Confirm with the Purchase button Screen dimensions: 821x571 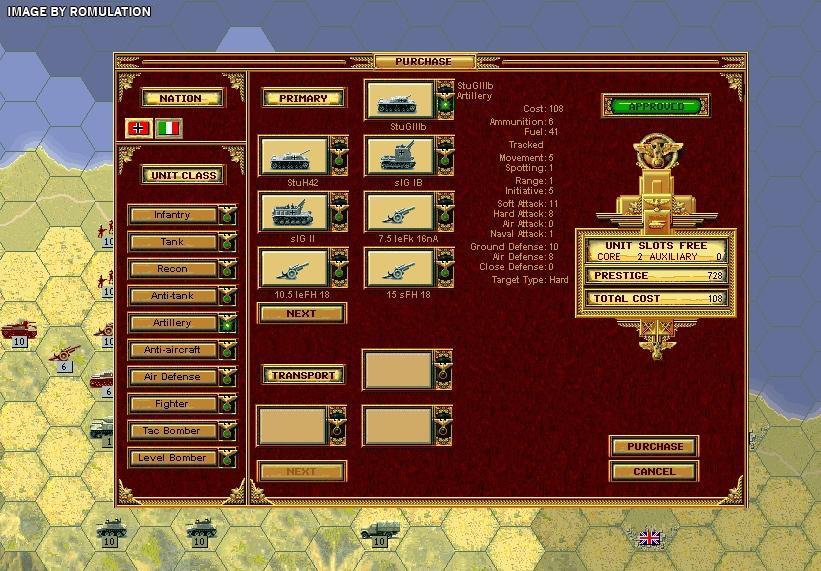(x=654, y=446)
